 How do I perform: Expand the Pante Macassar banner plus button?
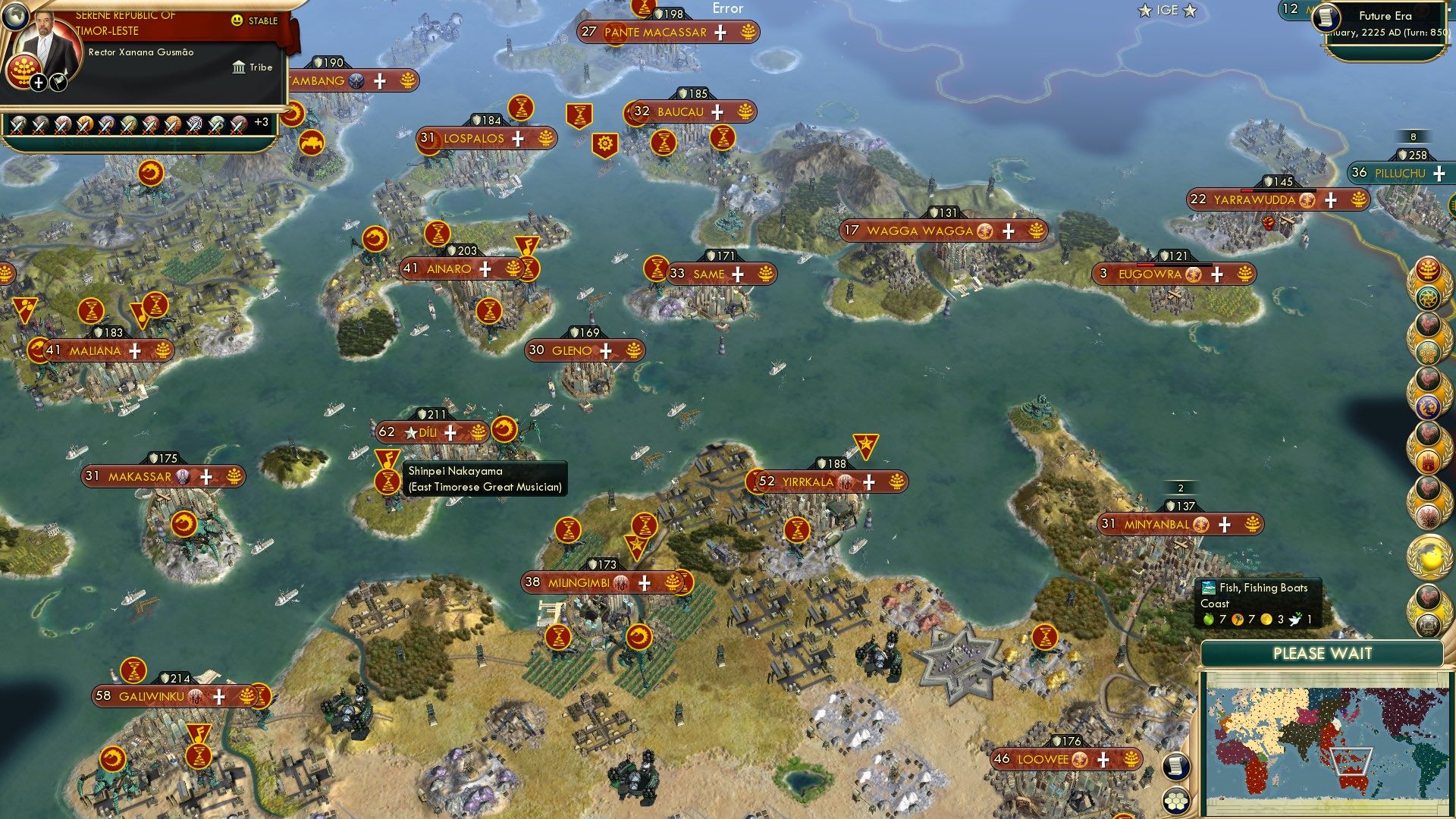pyautogui.click(x=720, y=33)
